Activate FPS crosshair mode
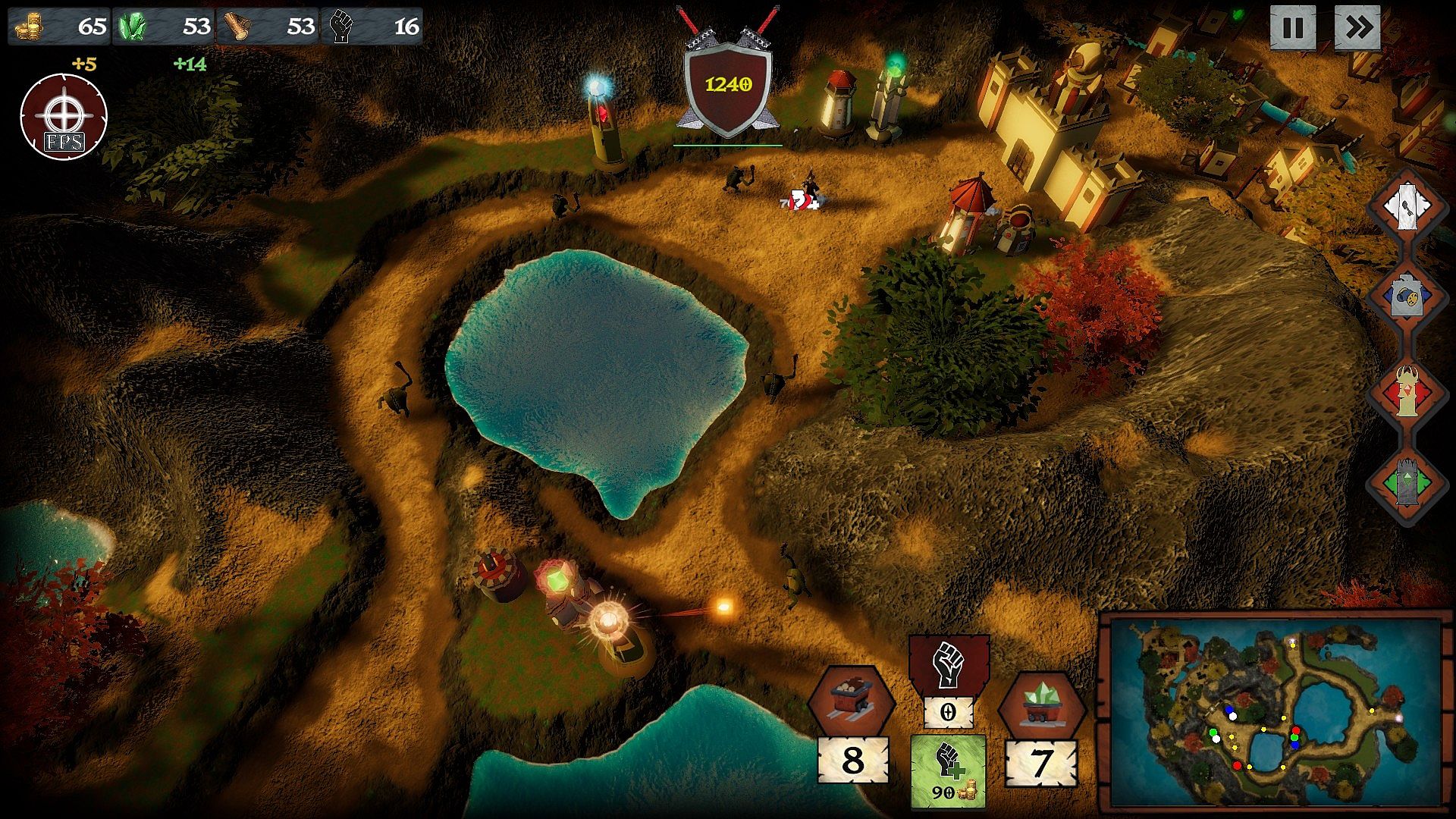This screenshot has width=1456, height=819. click(x=64, y=117)
